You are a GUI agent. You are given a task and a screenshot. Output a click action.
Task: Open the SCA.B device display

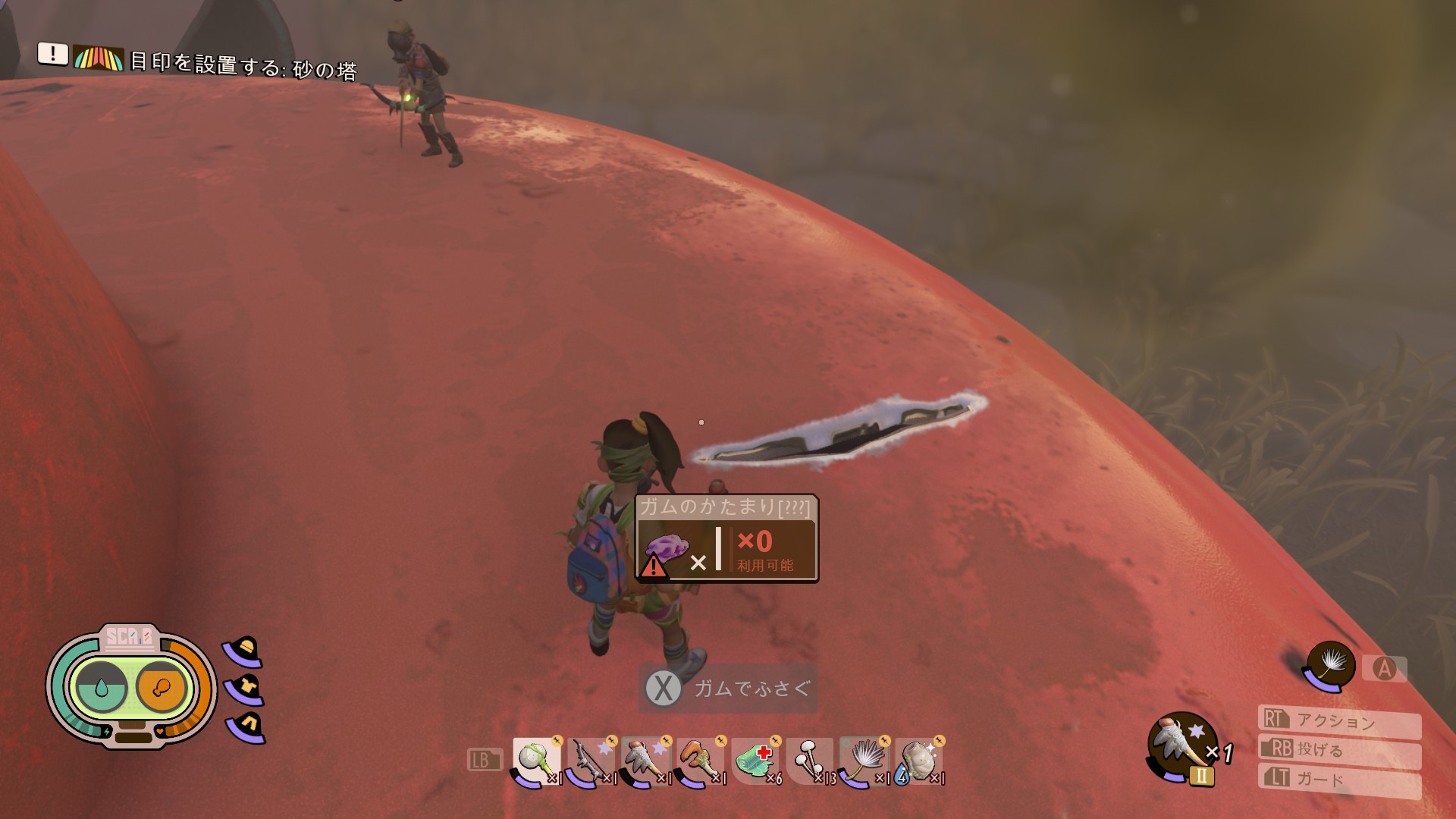(x=130, y=686)
